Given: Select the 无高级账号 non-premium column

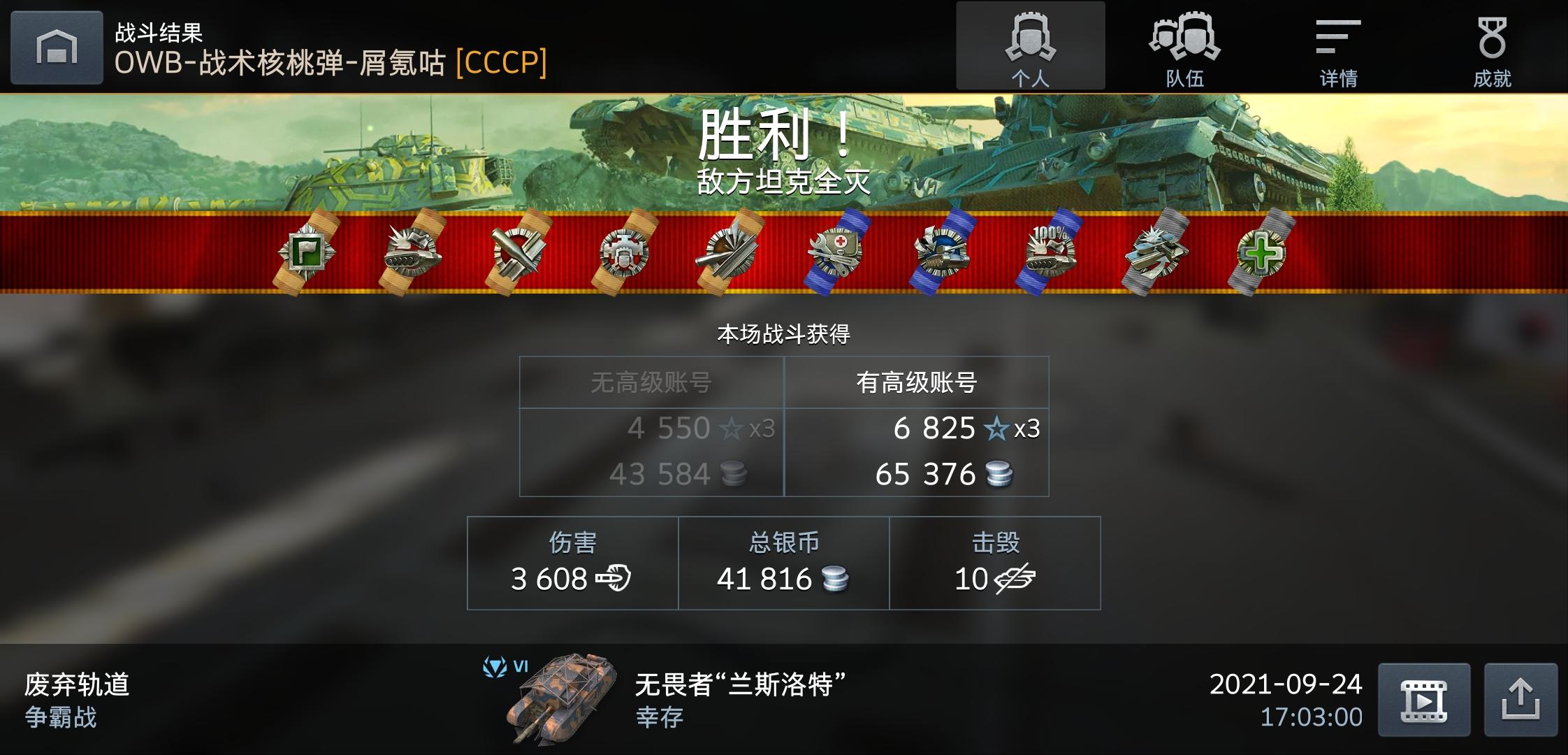Looking at the screenshot, I should point(651,381).
